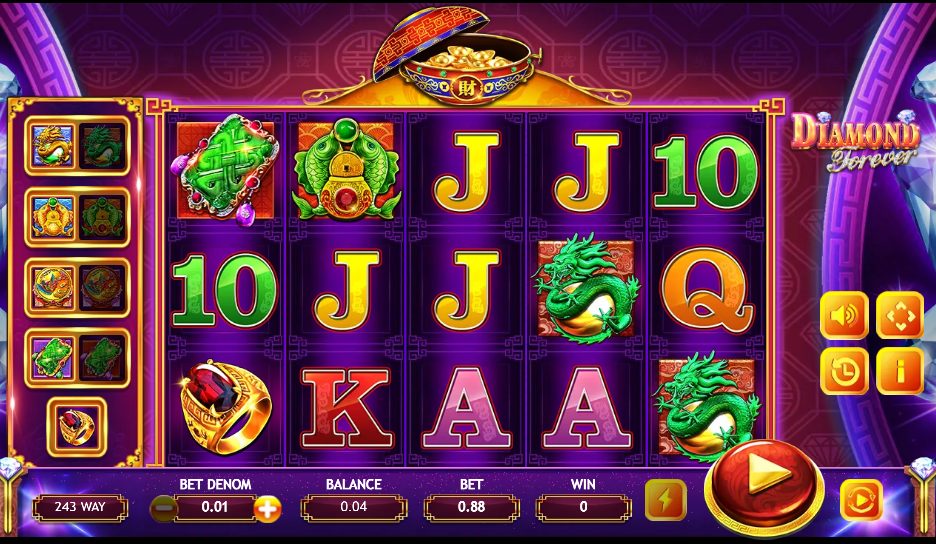Start autoplay with the circular arrow button

(x=860, y=499)
